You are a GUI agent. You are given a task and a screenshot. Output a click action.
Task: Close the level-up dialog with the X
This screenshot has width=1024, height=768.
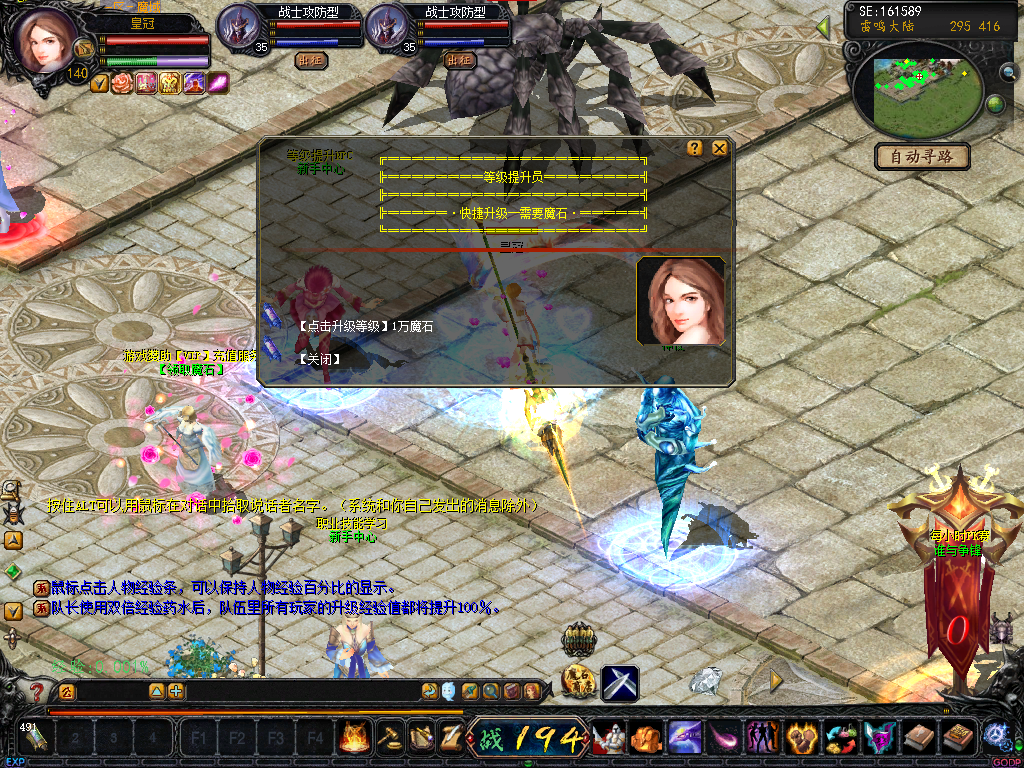click(x=719, y=148)
